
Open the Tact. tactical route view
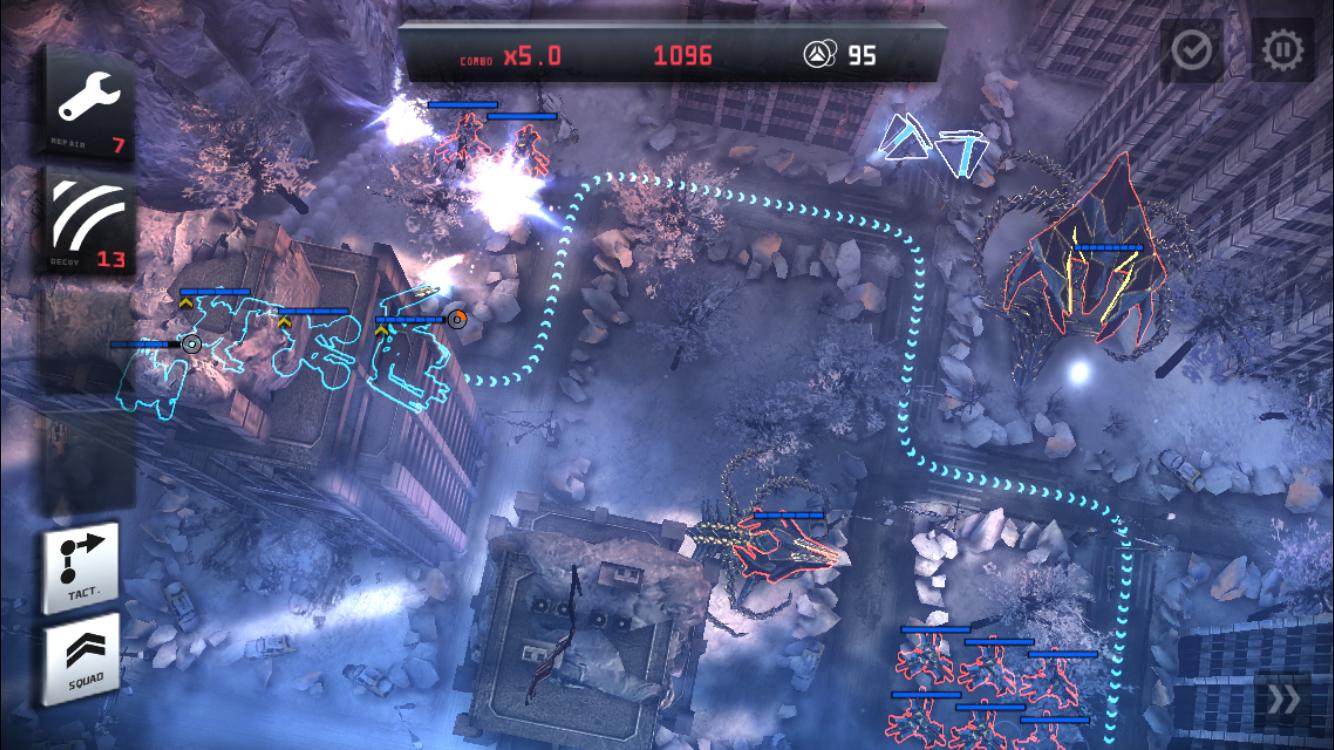click(81, 567)
